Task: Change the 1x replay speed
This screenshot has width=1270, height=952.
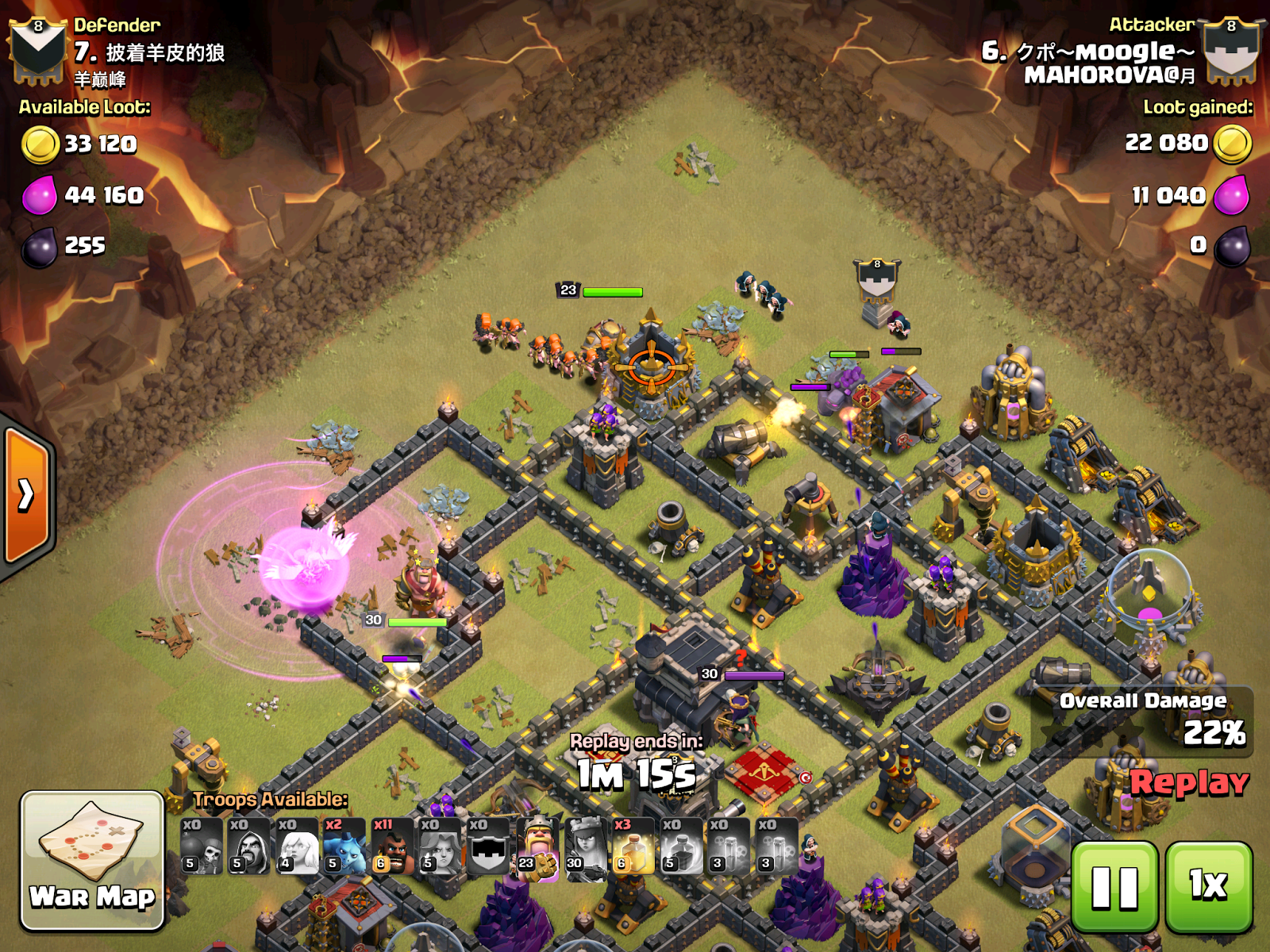Action: 1208,886
